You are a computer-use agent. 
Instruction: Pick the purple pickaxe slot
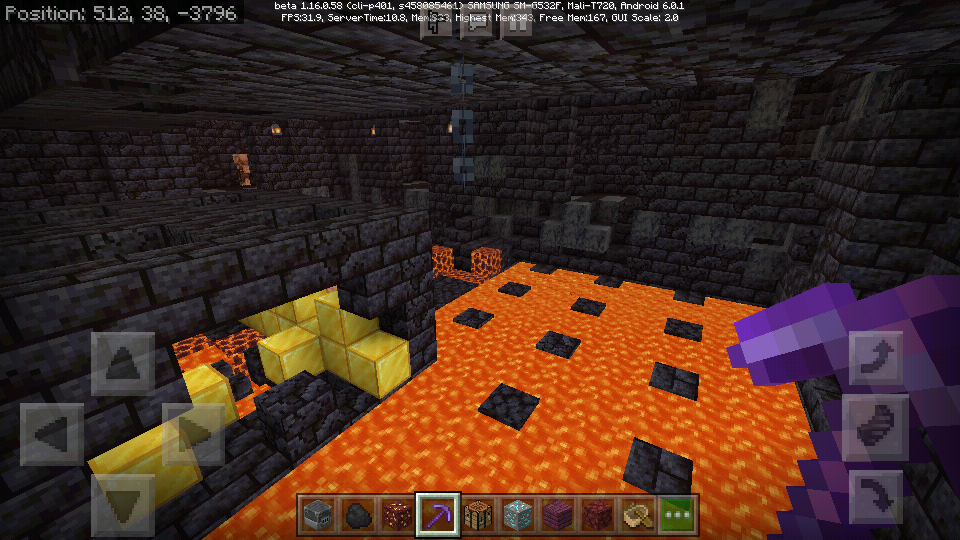438,514
